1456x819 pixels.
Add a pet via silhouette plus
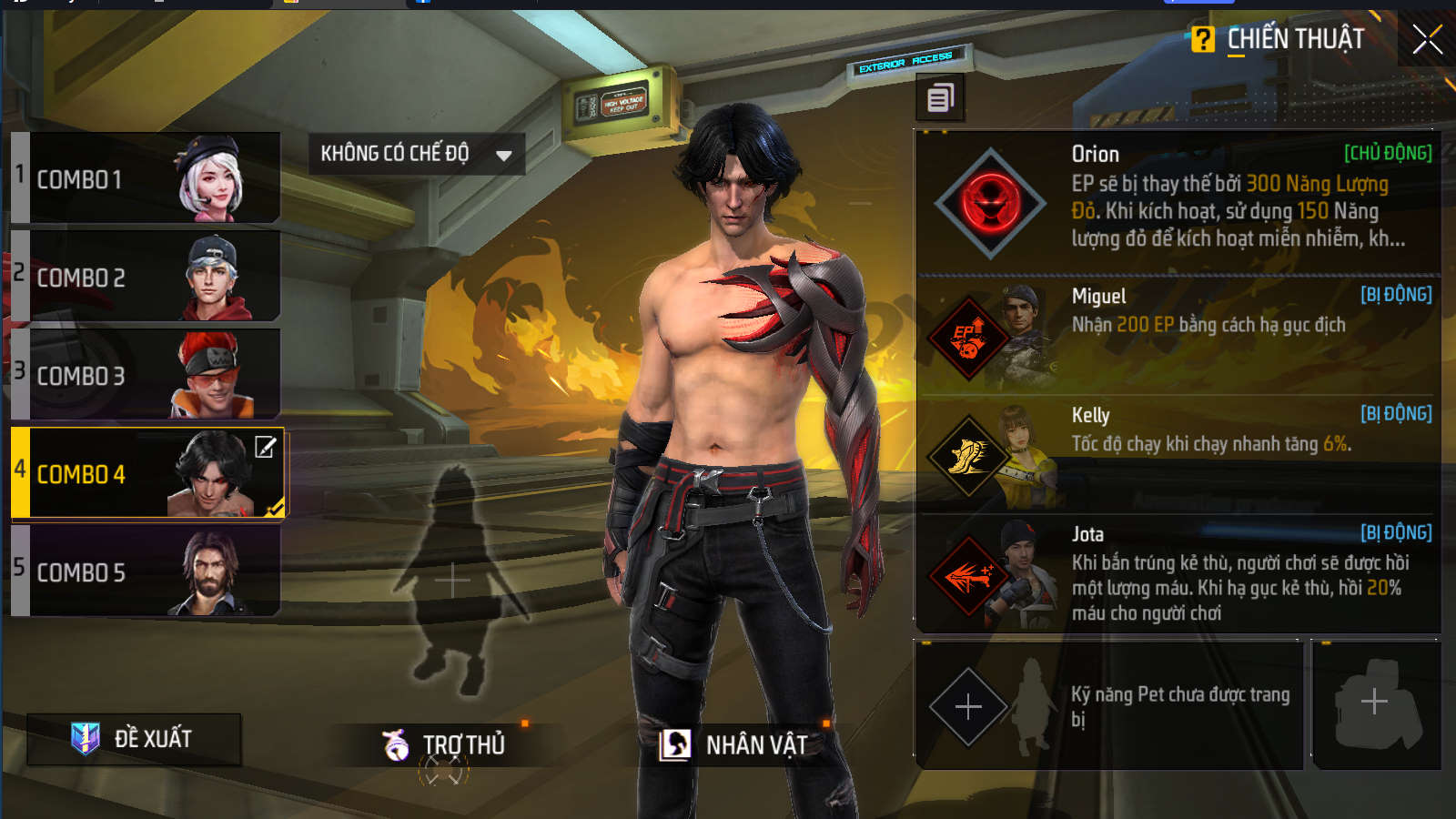[x=452, y=580]
